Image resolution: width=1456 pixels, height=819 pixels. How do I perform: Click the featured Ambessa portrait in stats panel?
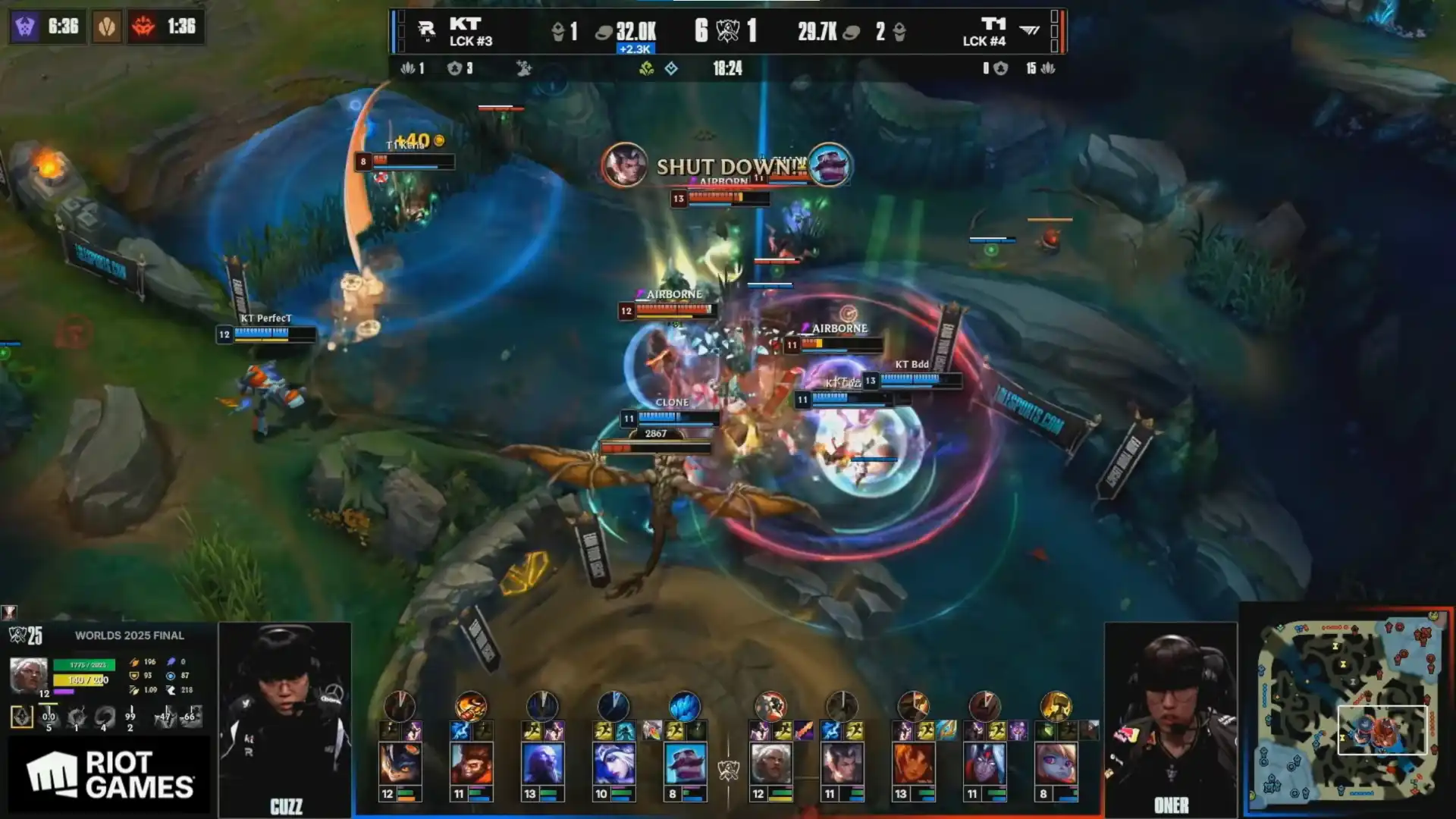click(28, 674)
